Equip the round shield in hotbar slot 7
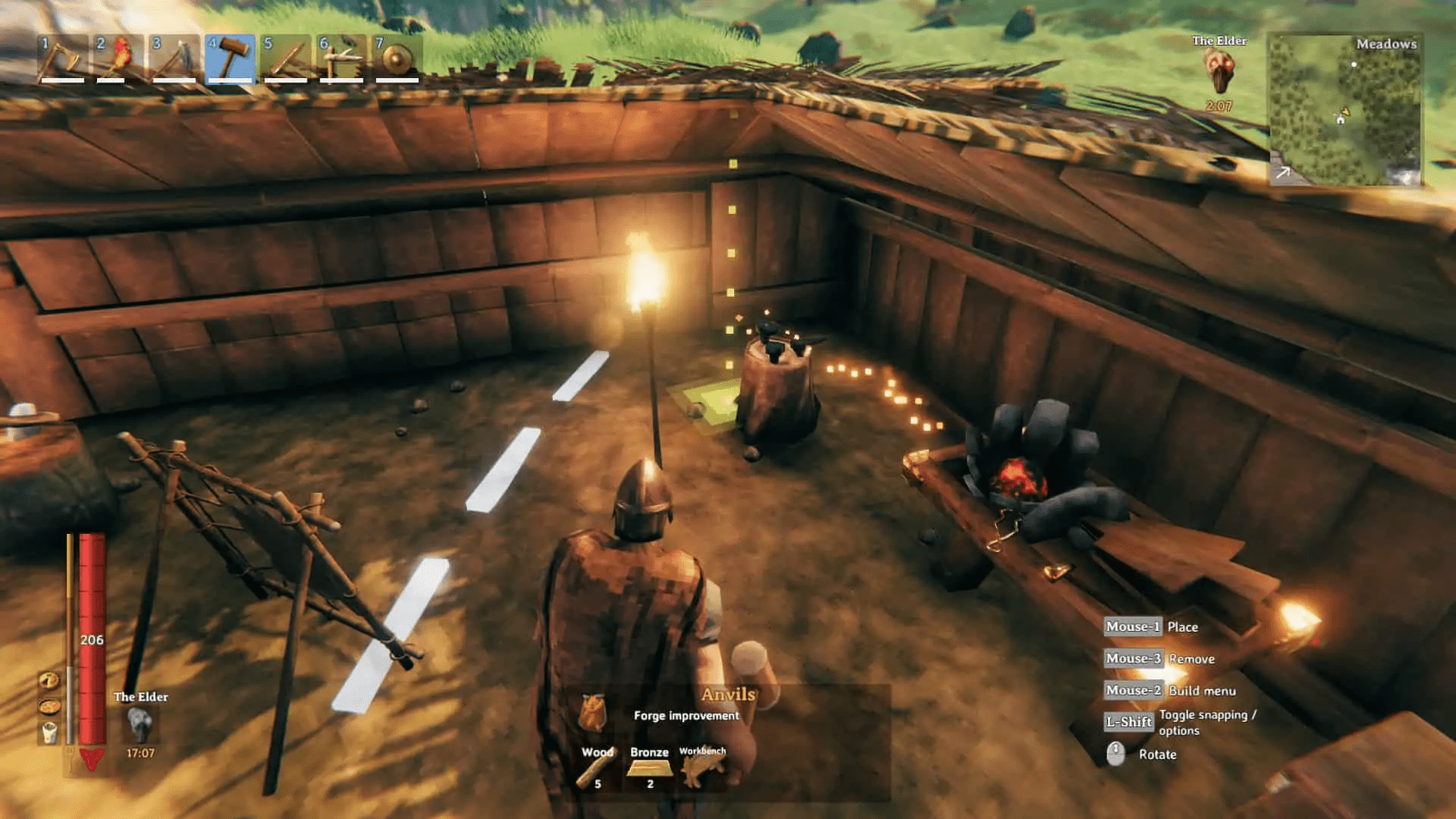Image resolution: width=1456 pixels, height=819 pixels. [x=397, y=58]
